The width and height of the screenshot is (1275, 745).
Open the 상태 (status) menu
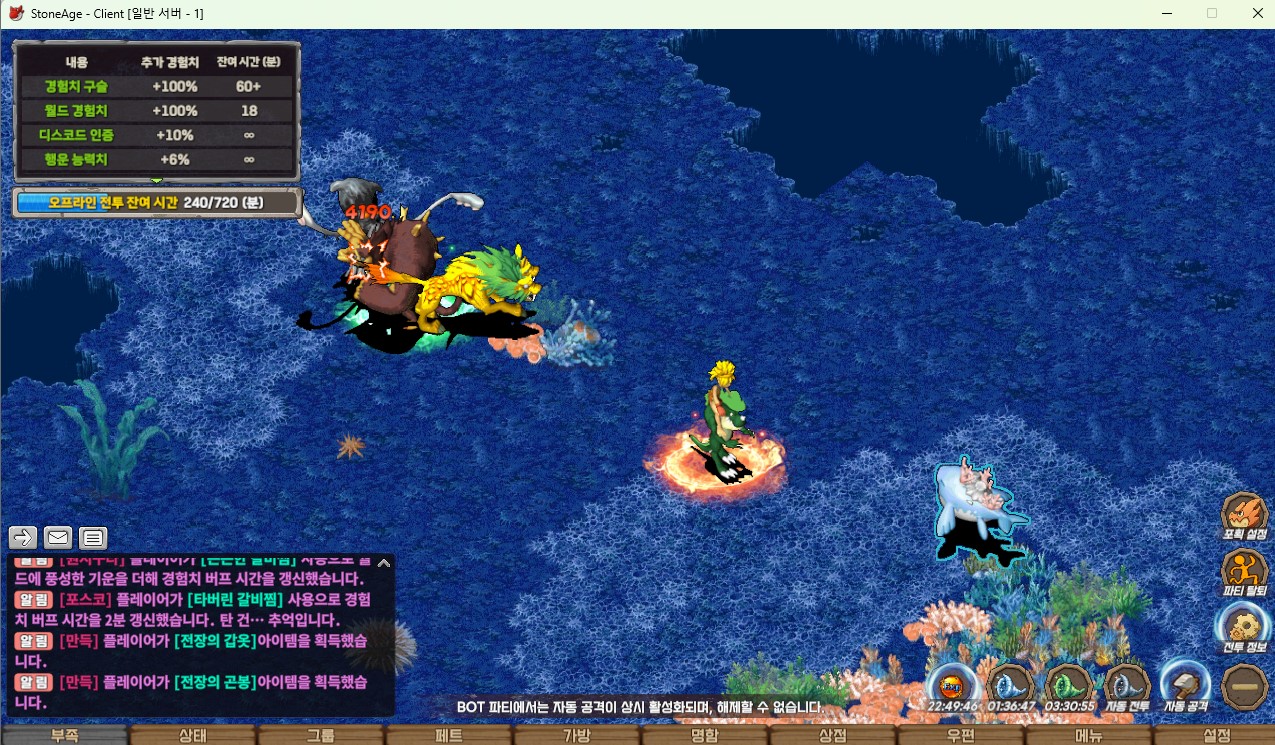[192, 736]
